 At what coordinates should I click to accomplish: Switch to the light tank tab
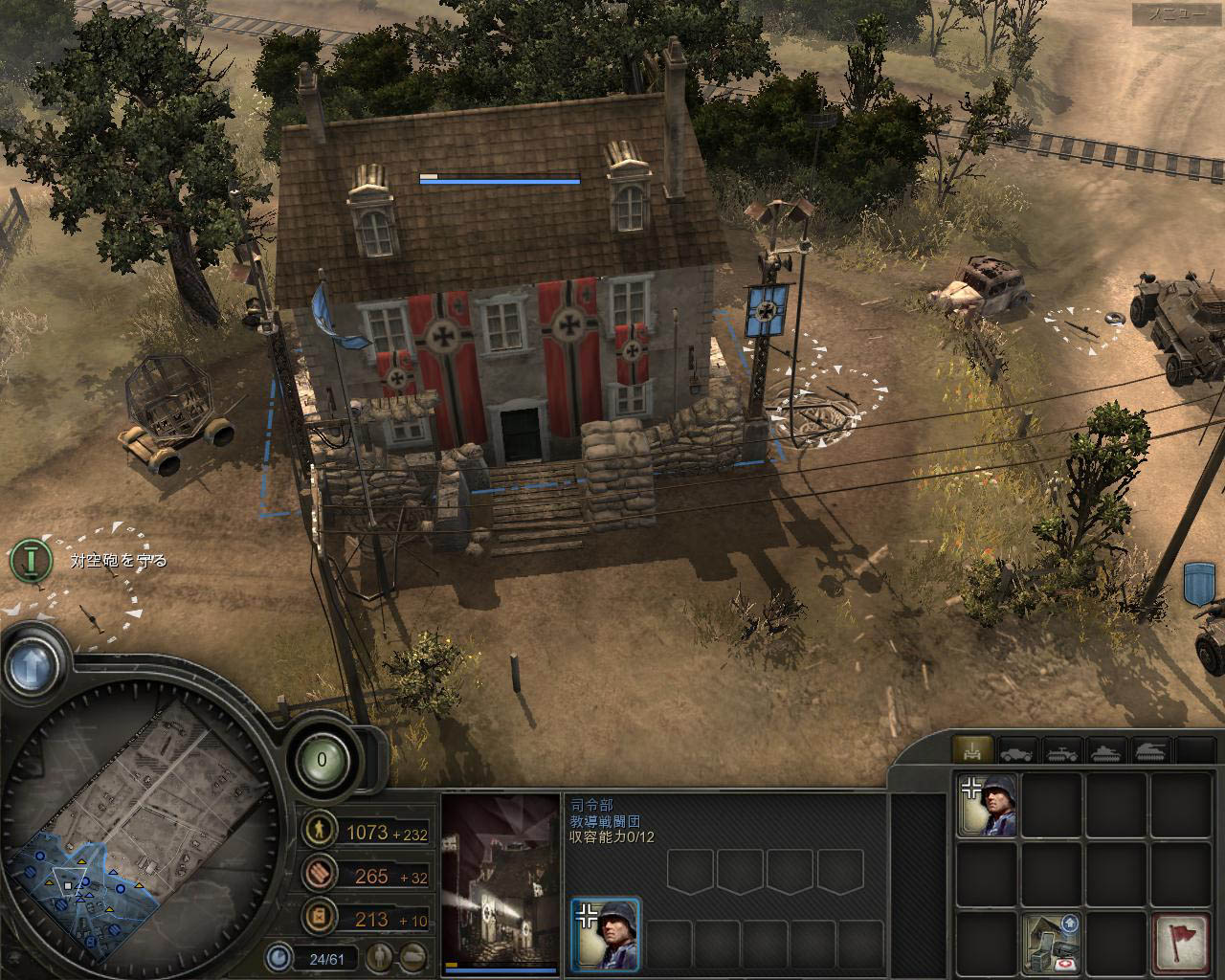click(x=1106, y=751)
